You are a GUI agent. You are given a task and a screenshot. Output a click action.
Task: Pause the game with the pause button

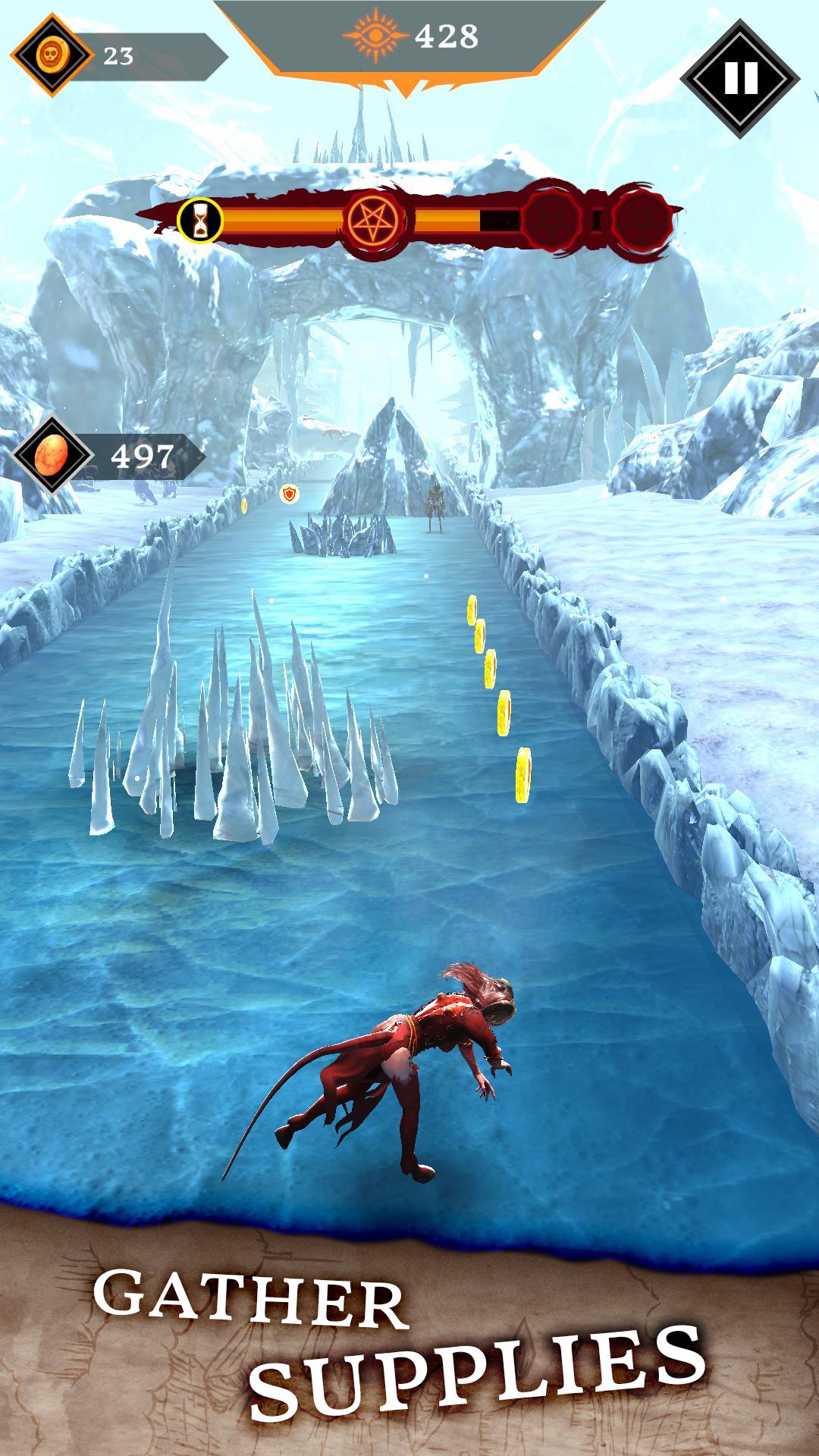point(739,77)
